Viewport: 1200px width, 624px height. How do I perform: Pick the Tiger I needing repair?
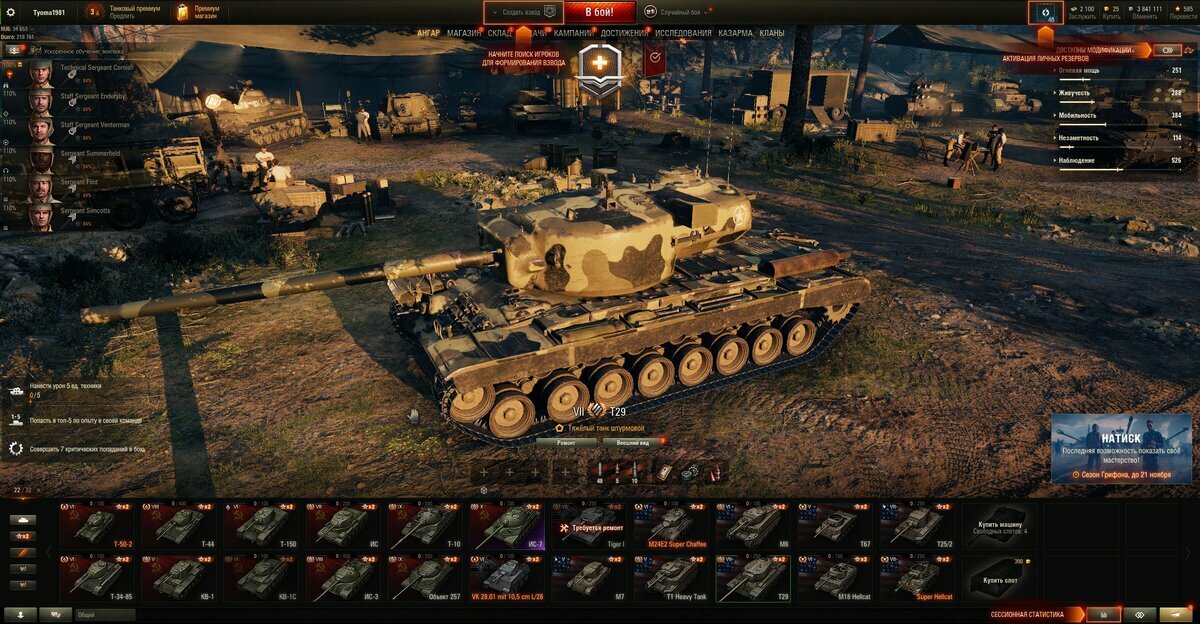point(589,525)
